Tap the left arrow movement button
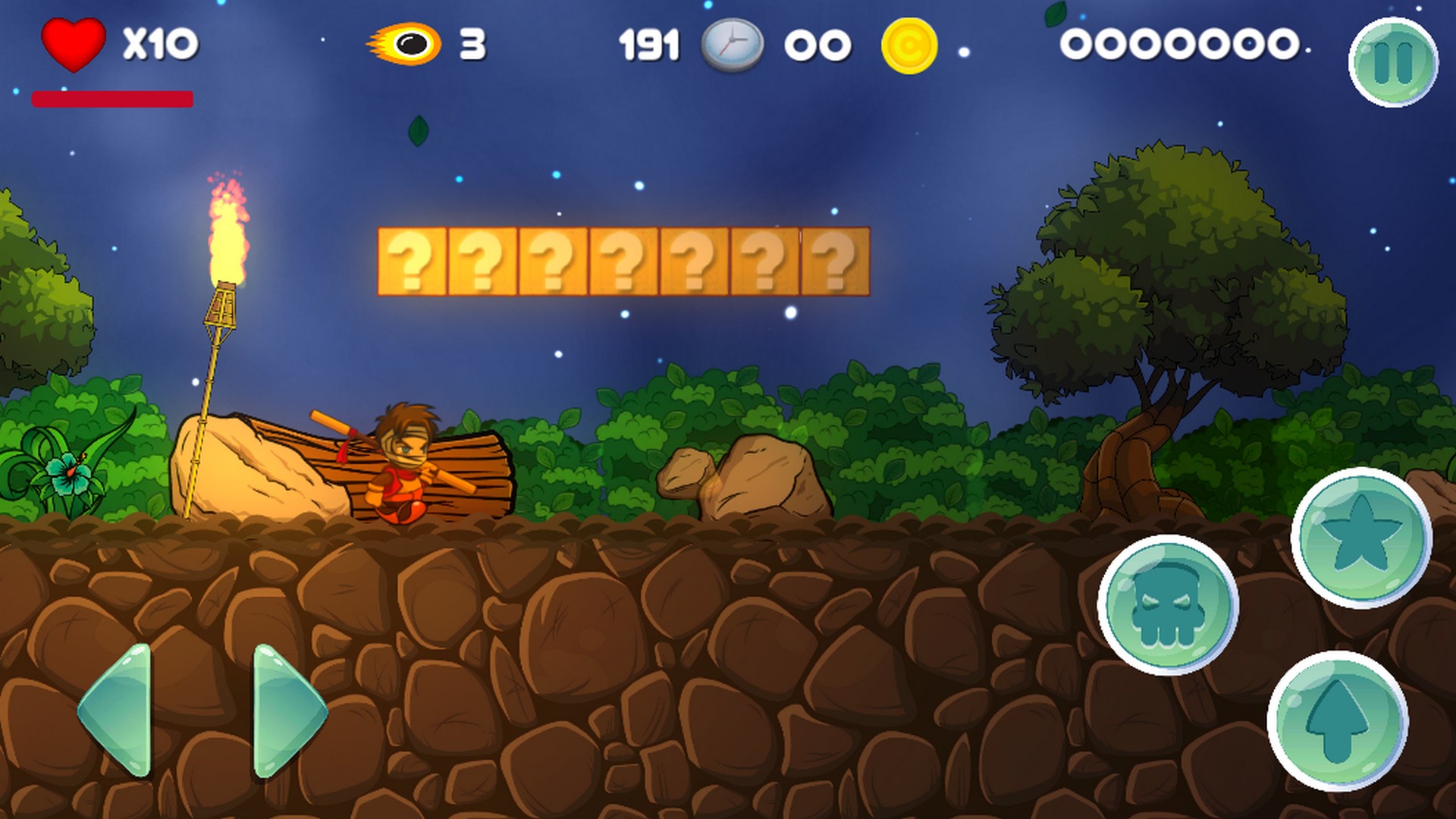The image size is (1456, 819). pos(118,711)
